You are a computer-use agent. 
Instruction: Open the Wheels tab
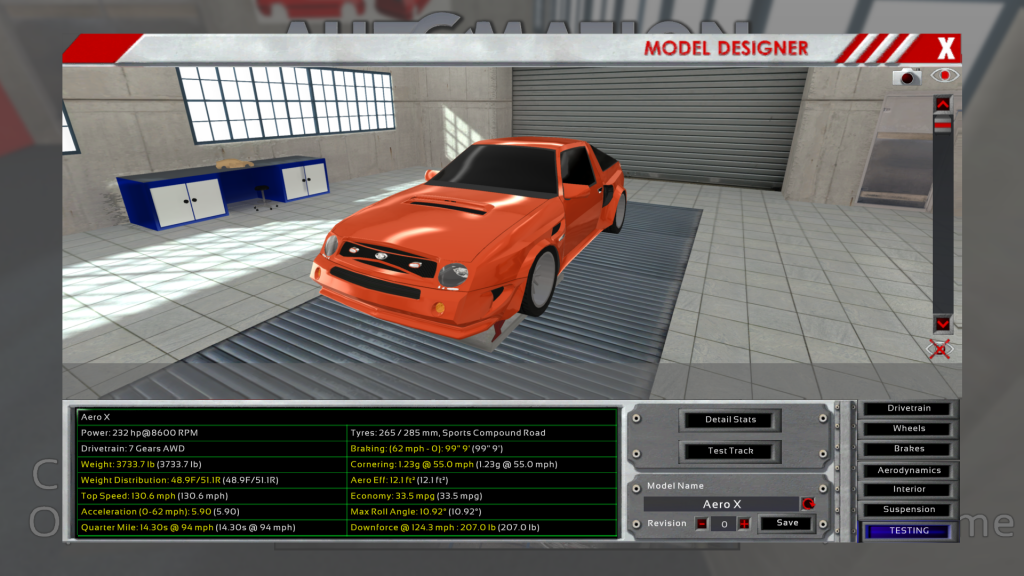click(x=908, y=429)
